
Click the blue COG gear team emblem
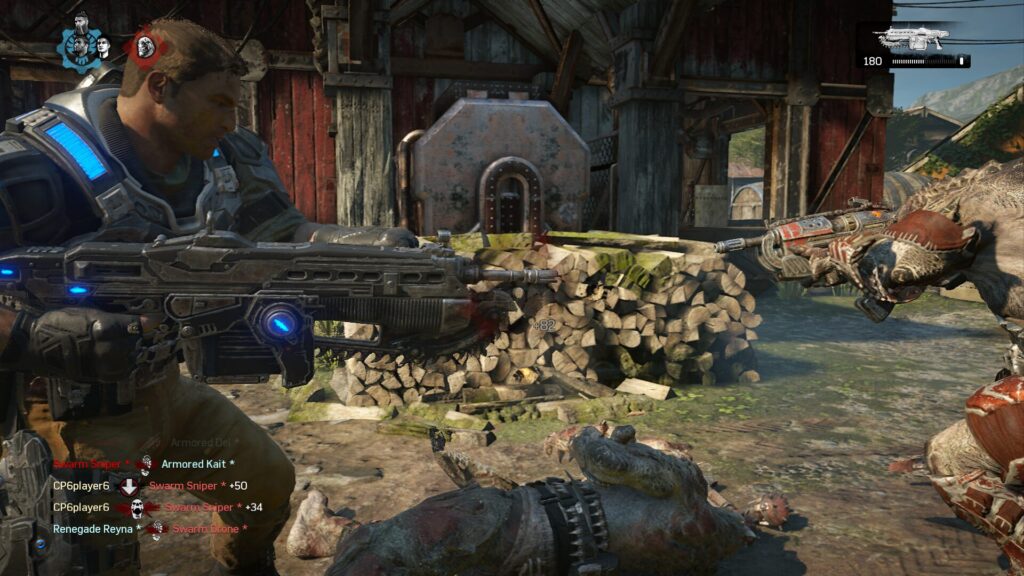coord(78,44)
